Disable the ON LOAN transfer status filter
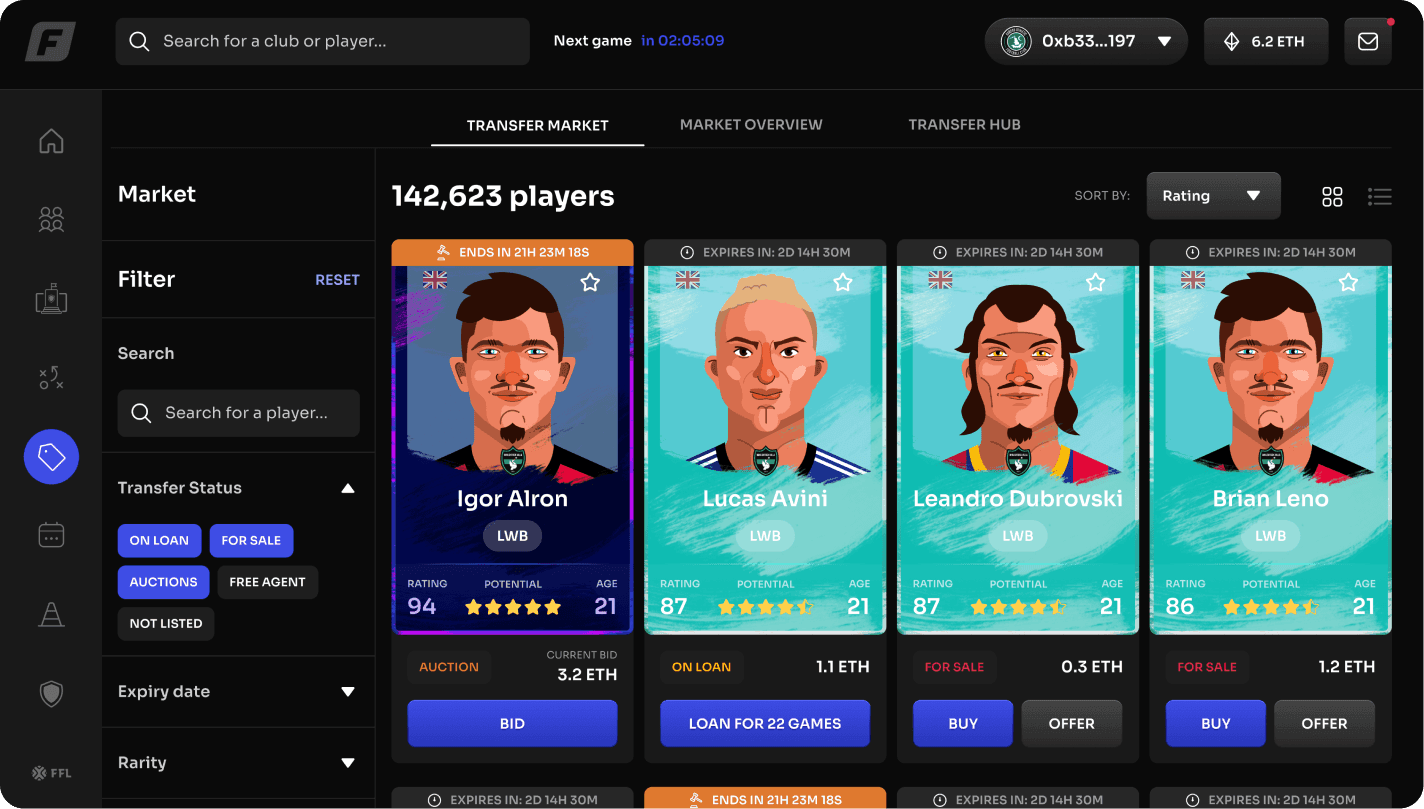Viewport: 1424px width, 809px height. [159, 540]
